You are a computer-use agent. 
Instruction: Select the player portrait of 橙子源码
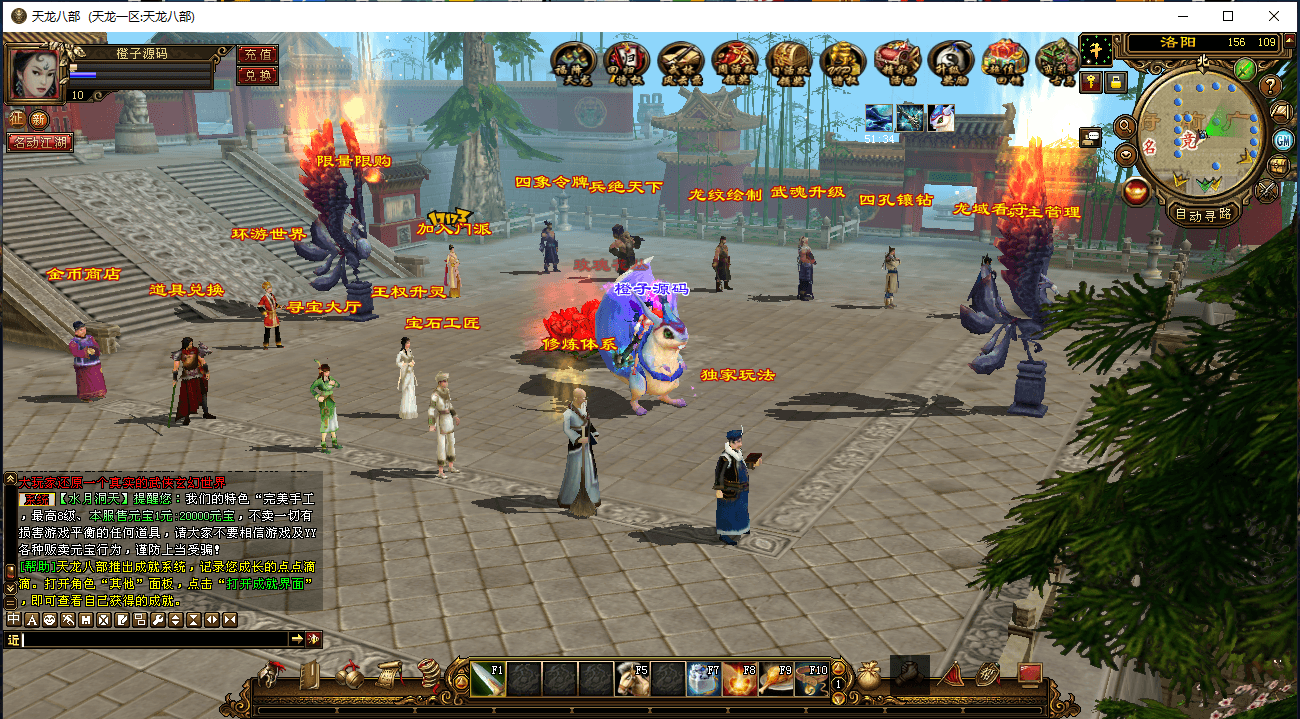point(33,73)
